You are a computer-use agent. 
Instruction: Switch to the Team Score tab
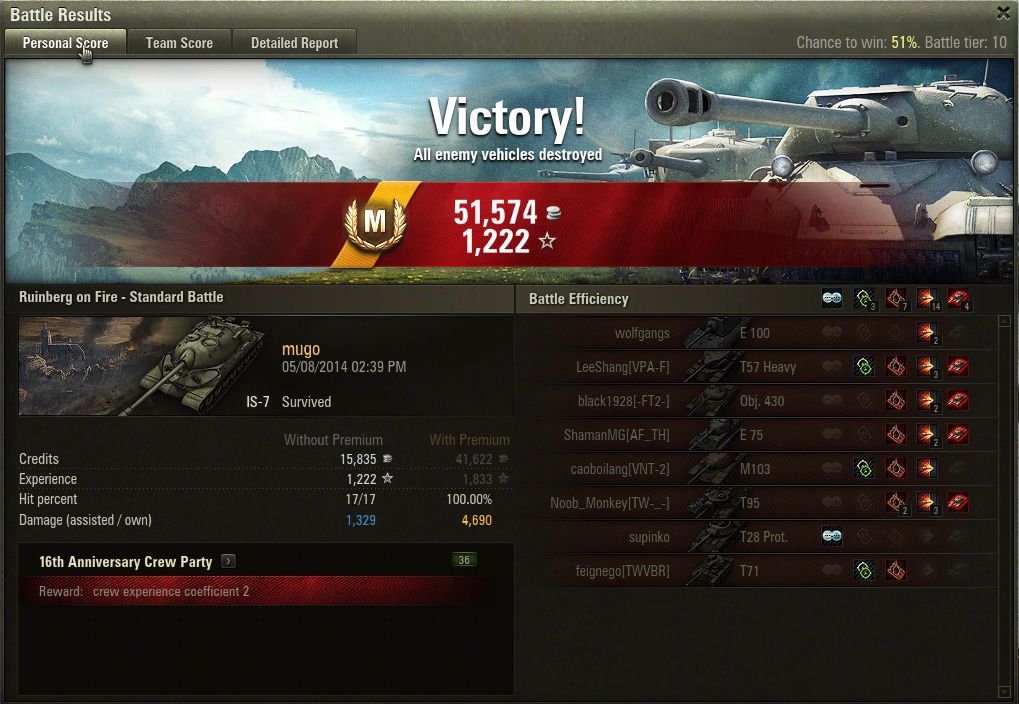tap(179, 43)
